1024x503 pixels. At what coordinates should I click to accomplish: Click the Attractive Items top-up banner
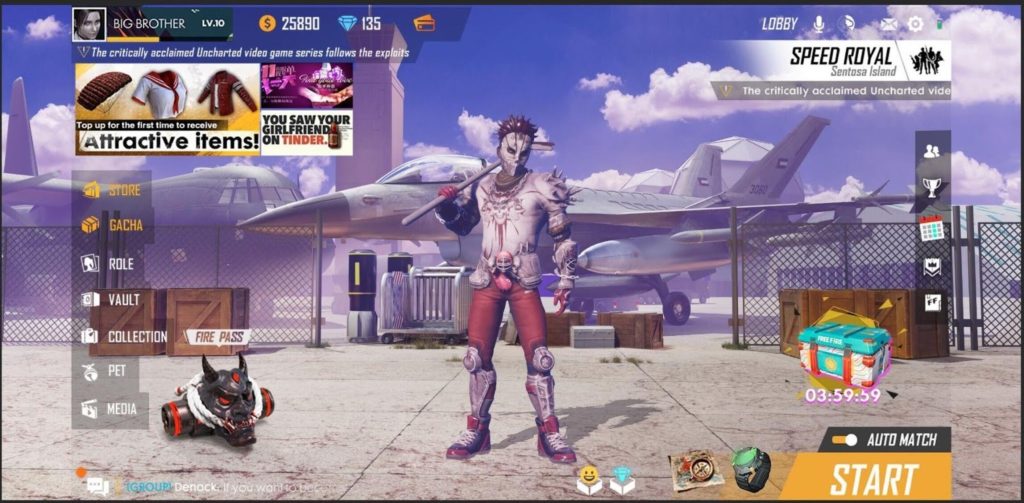pyautogui.click(x=167, y=110)
